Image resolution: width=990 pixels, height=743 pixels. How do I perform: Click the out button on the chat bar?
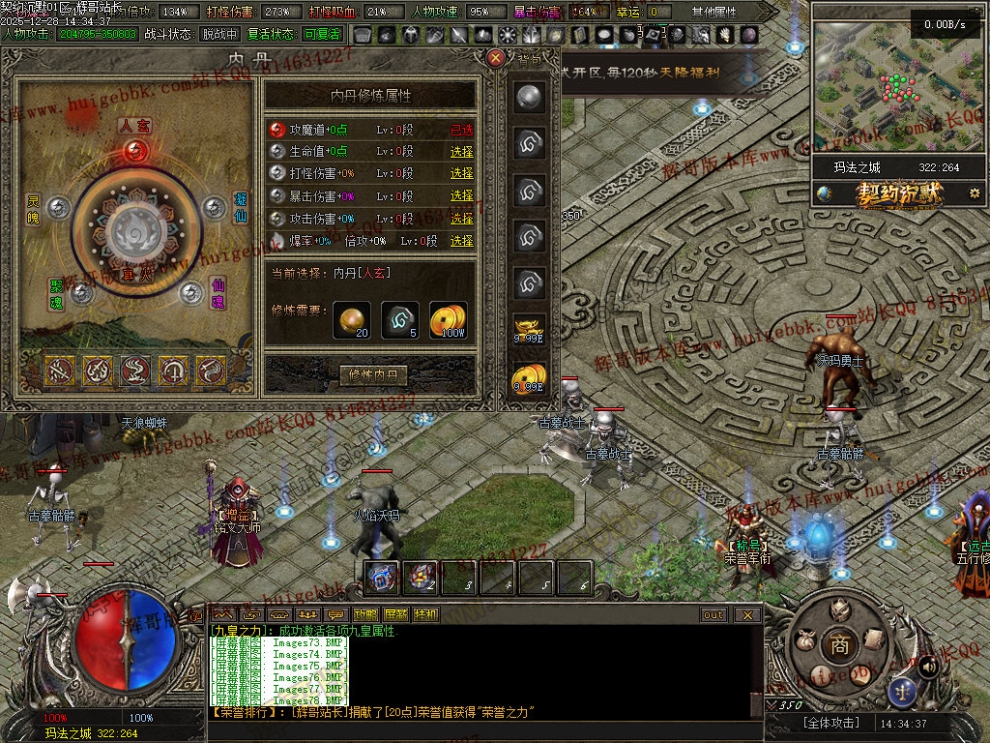[713, 615]
